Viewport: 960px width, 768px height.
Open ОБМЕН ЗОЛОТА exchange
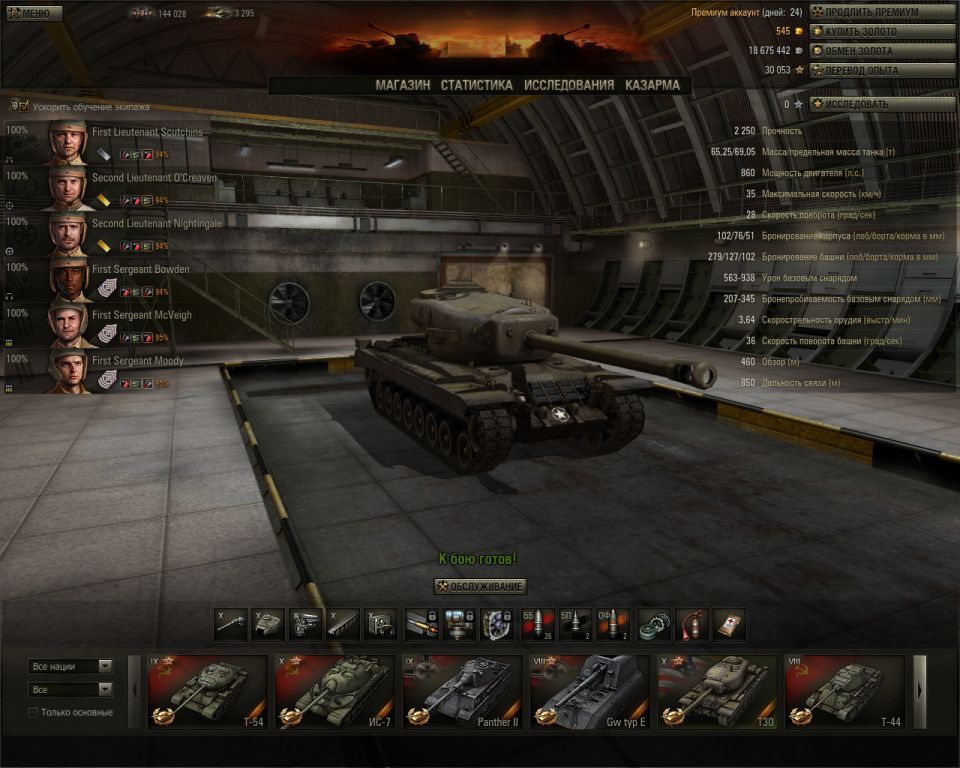(883, 50)
